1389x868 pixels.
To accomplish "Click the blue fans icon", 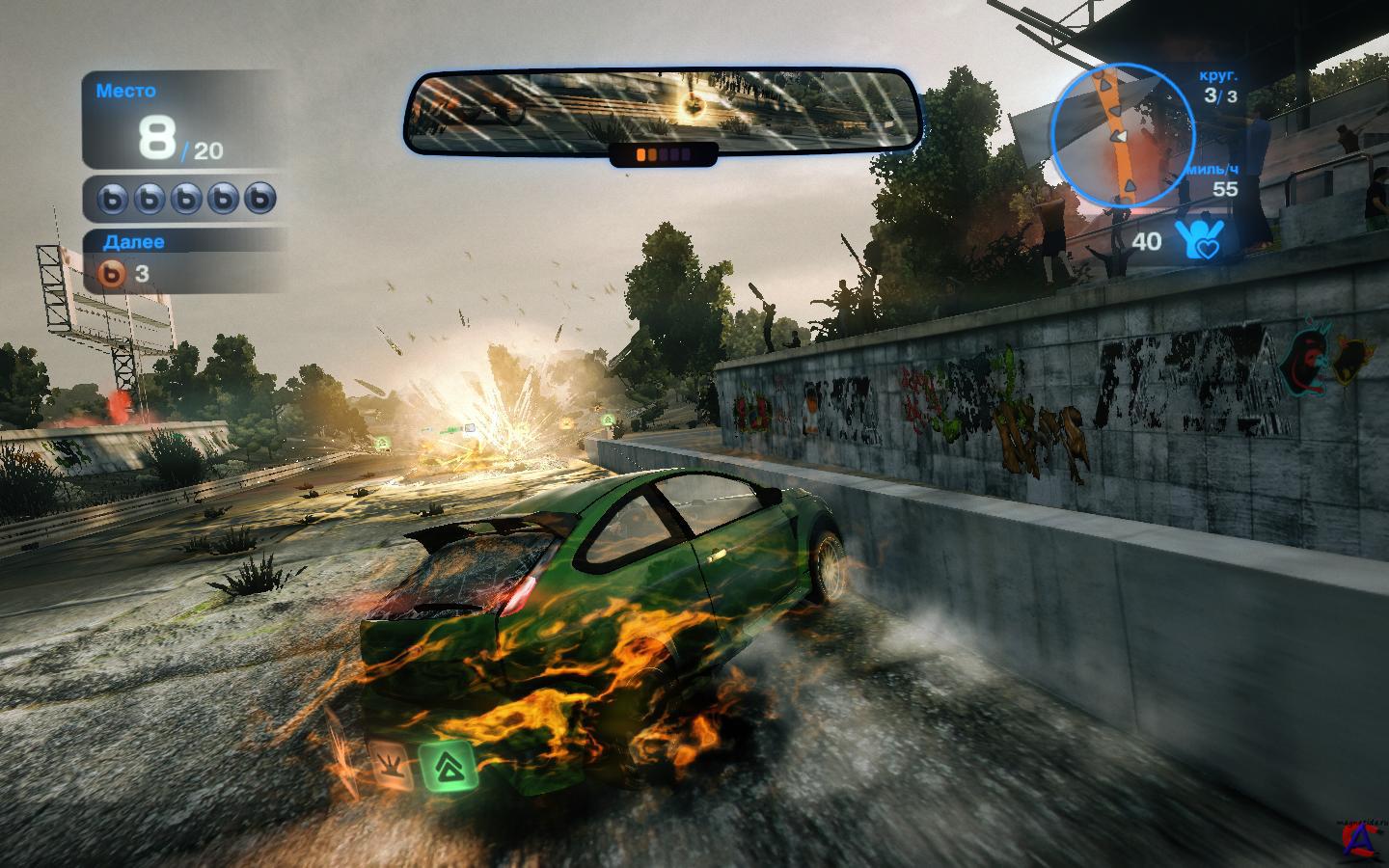I will coord(1198,239).
